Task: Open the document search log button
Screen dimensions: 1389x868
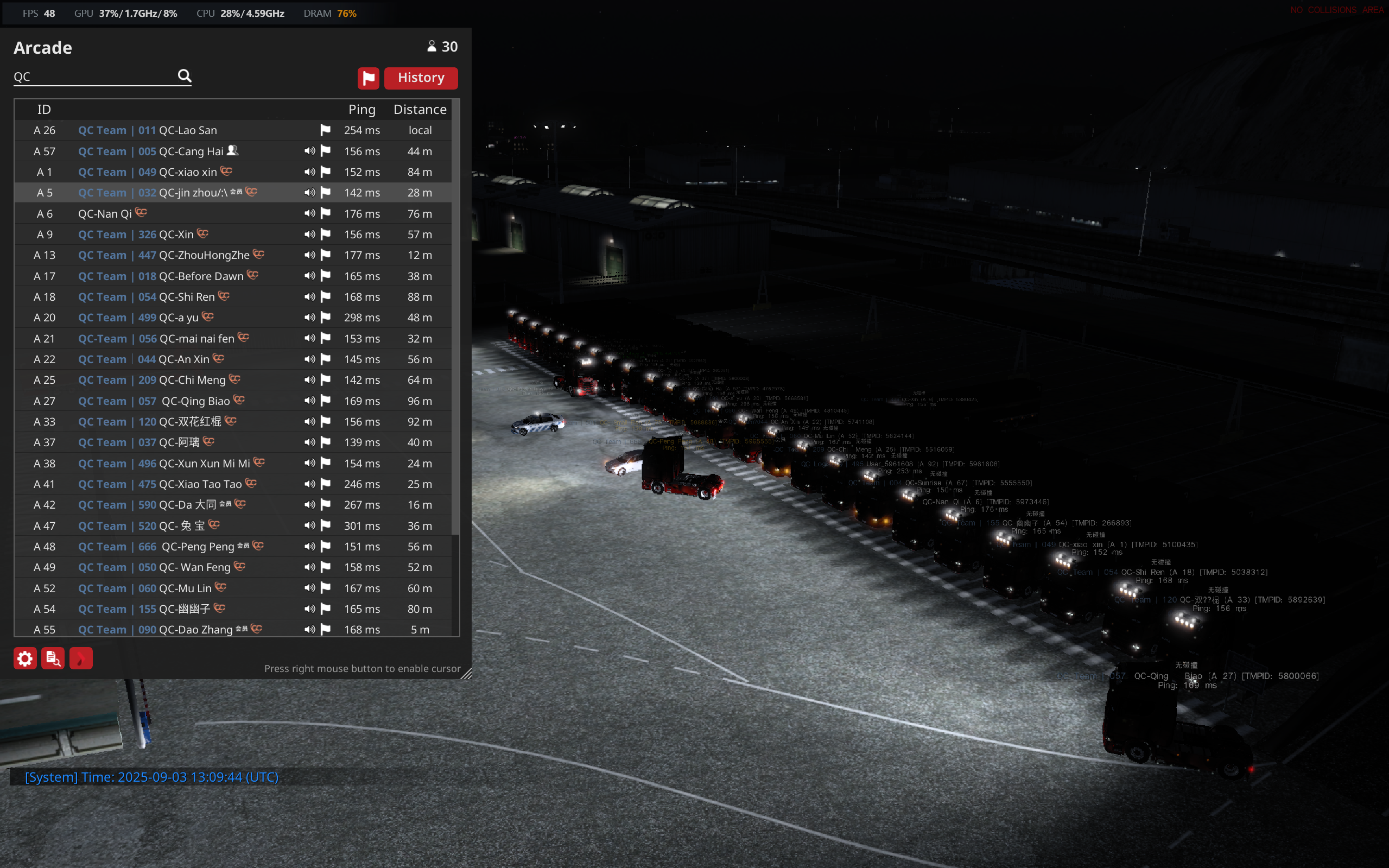Action: [x=53, y=658]
